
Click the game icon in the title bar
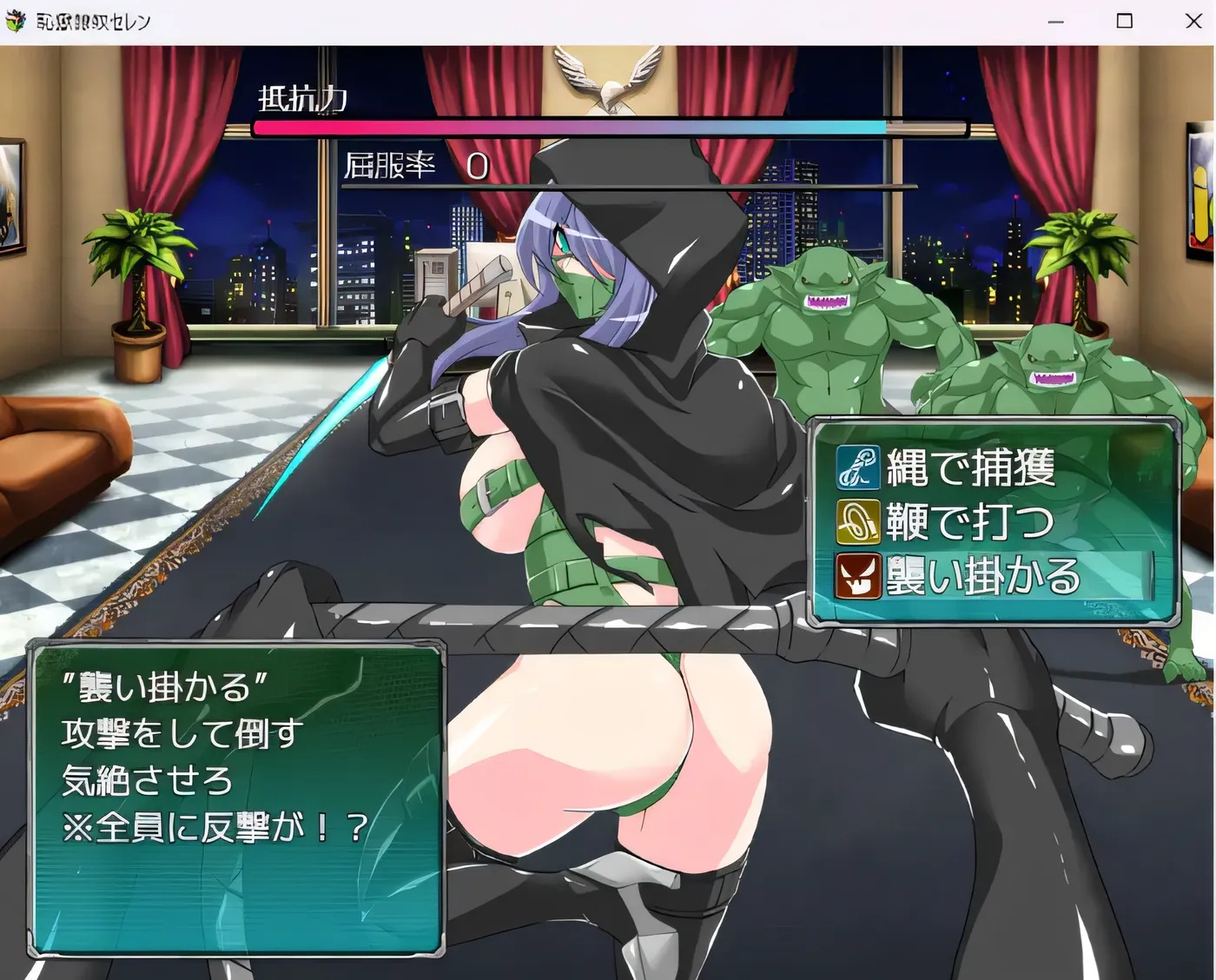coord(16,19)
